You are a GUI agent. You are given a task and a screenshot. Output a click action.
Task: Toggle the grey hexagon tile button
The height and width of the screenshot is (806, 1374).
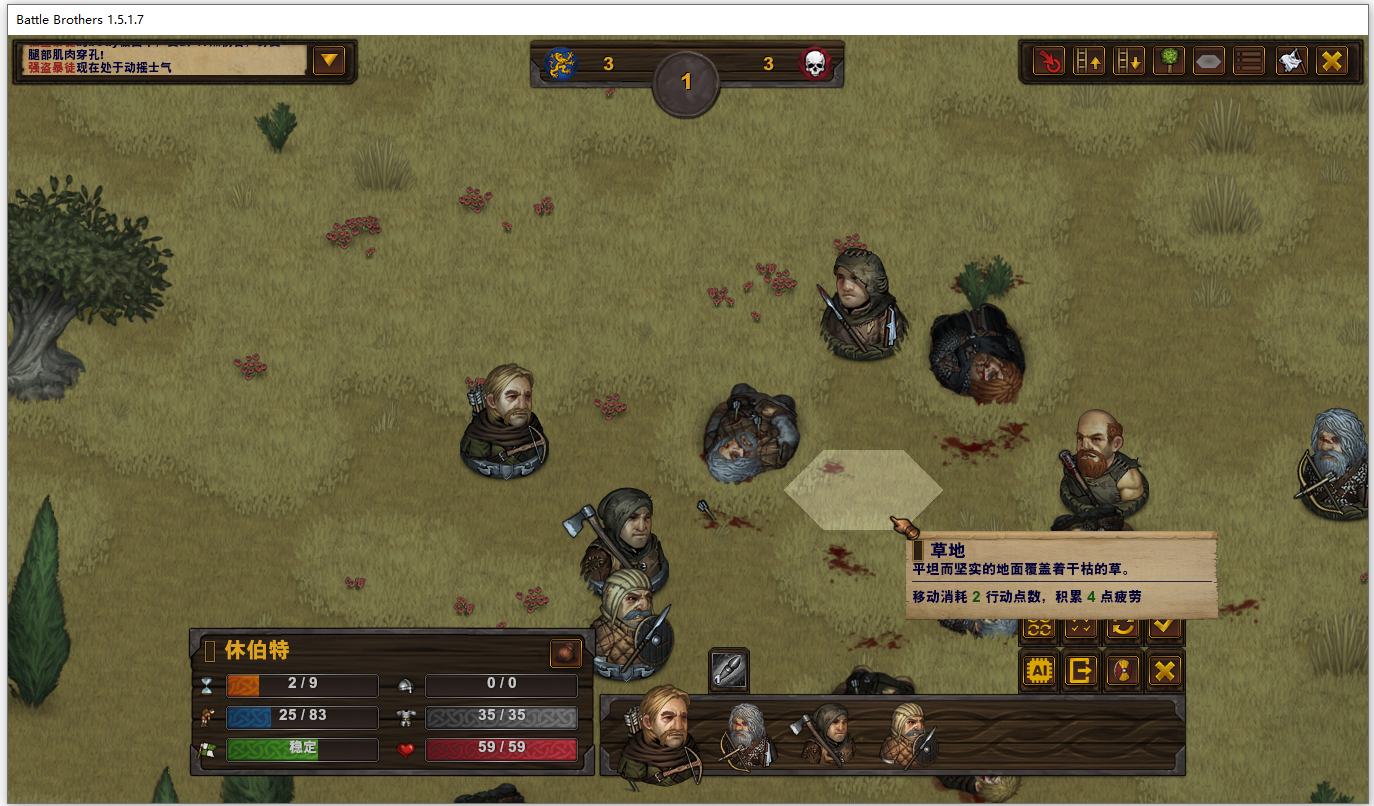pyautogui.click(x=1209, y=61)
